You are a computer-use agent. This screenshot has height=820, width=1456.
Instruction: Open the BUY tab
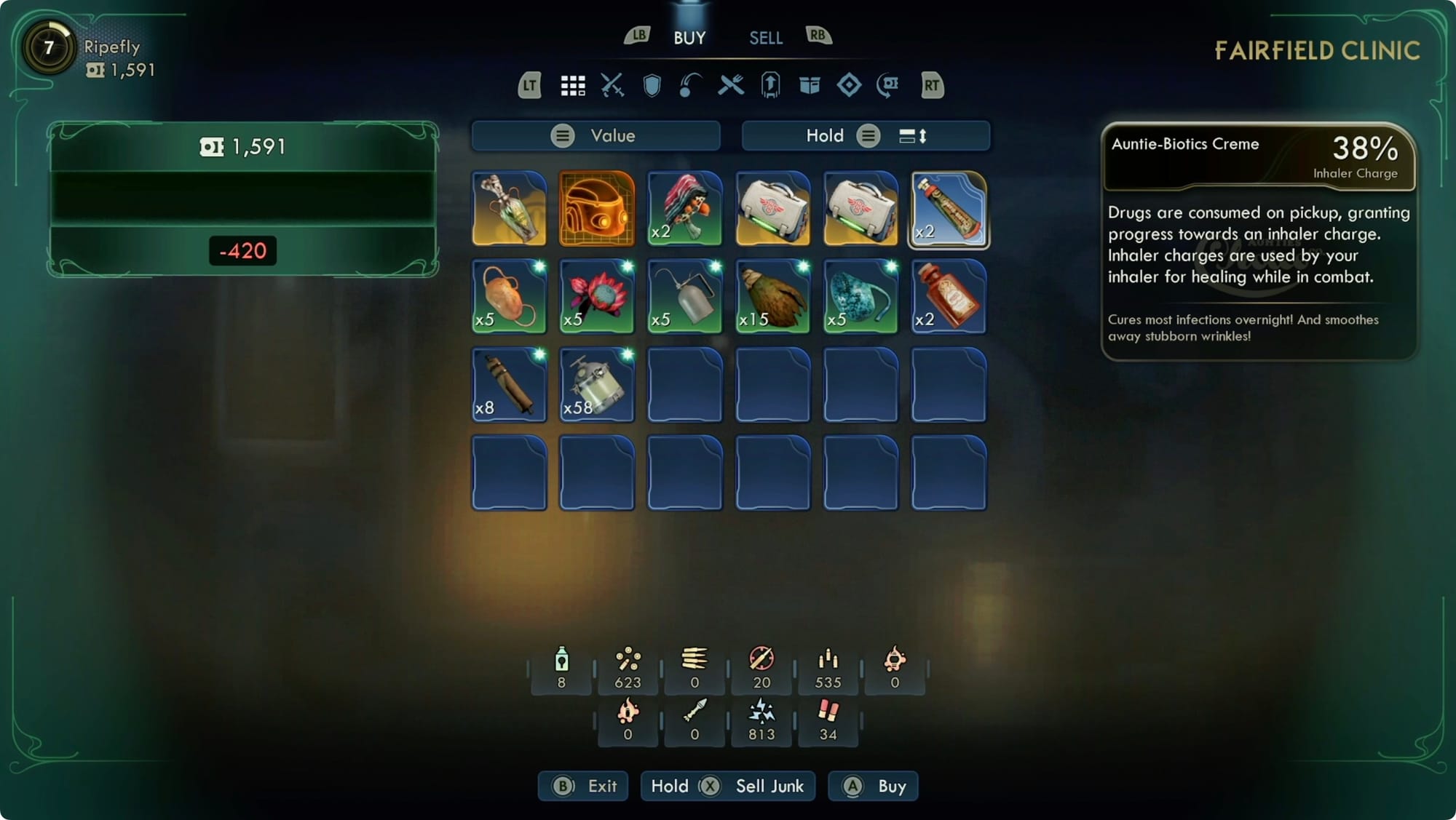687,37
